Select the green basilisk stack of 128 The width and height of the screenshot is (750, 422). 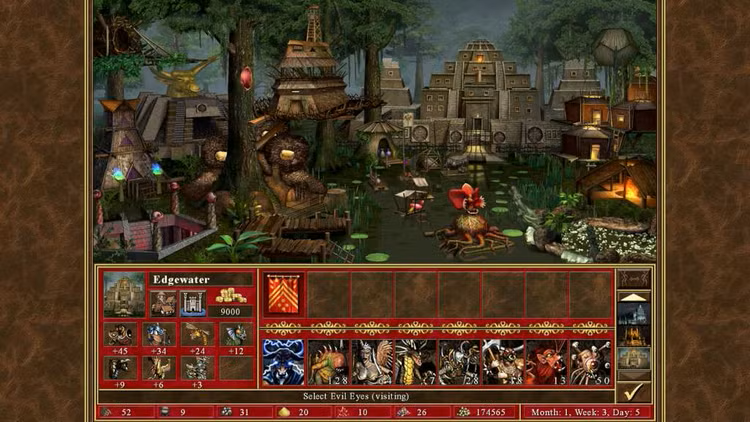328,362
